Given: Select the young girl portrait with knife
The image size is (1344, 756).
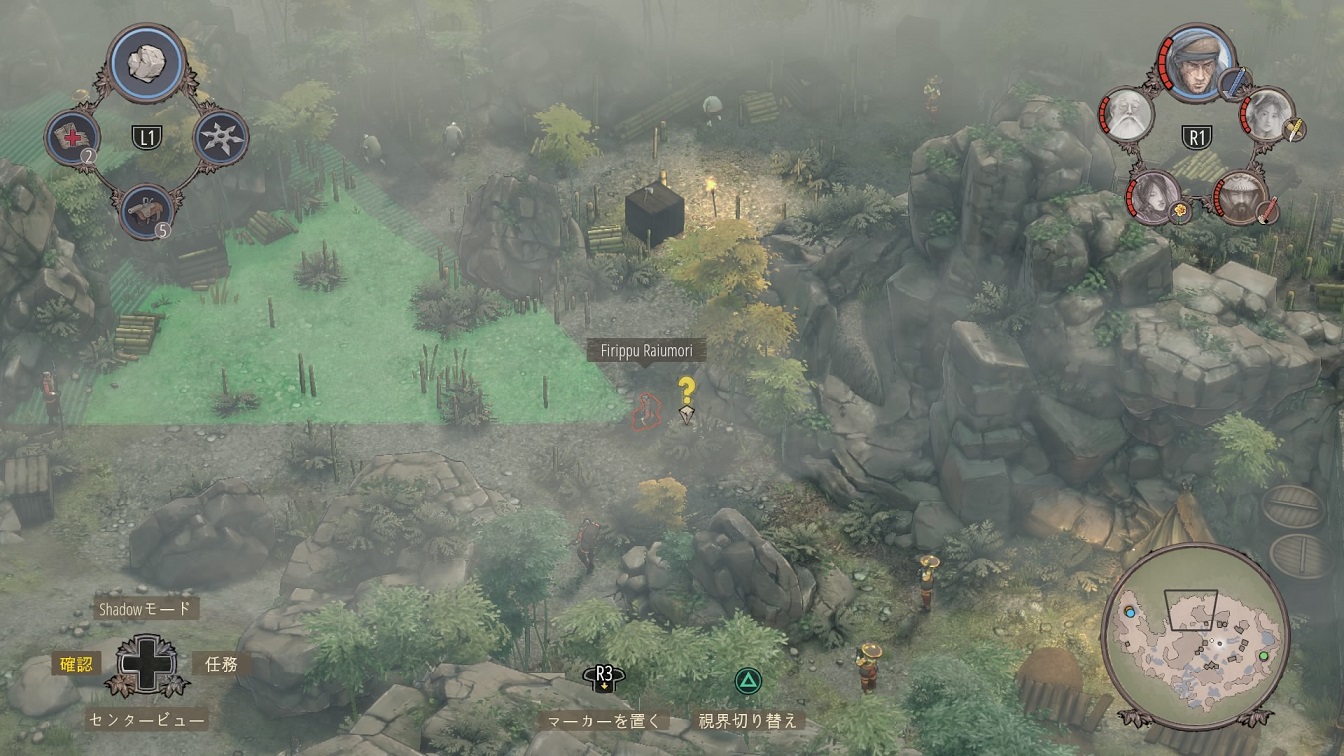Looking at the screenshot, I should pos(1267,114).
